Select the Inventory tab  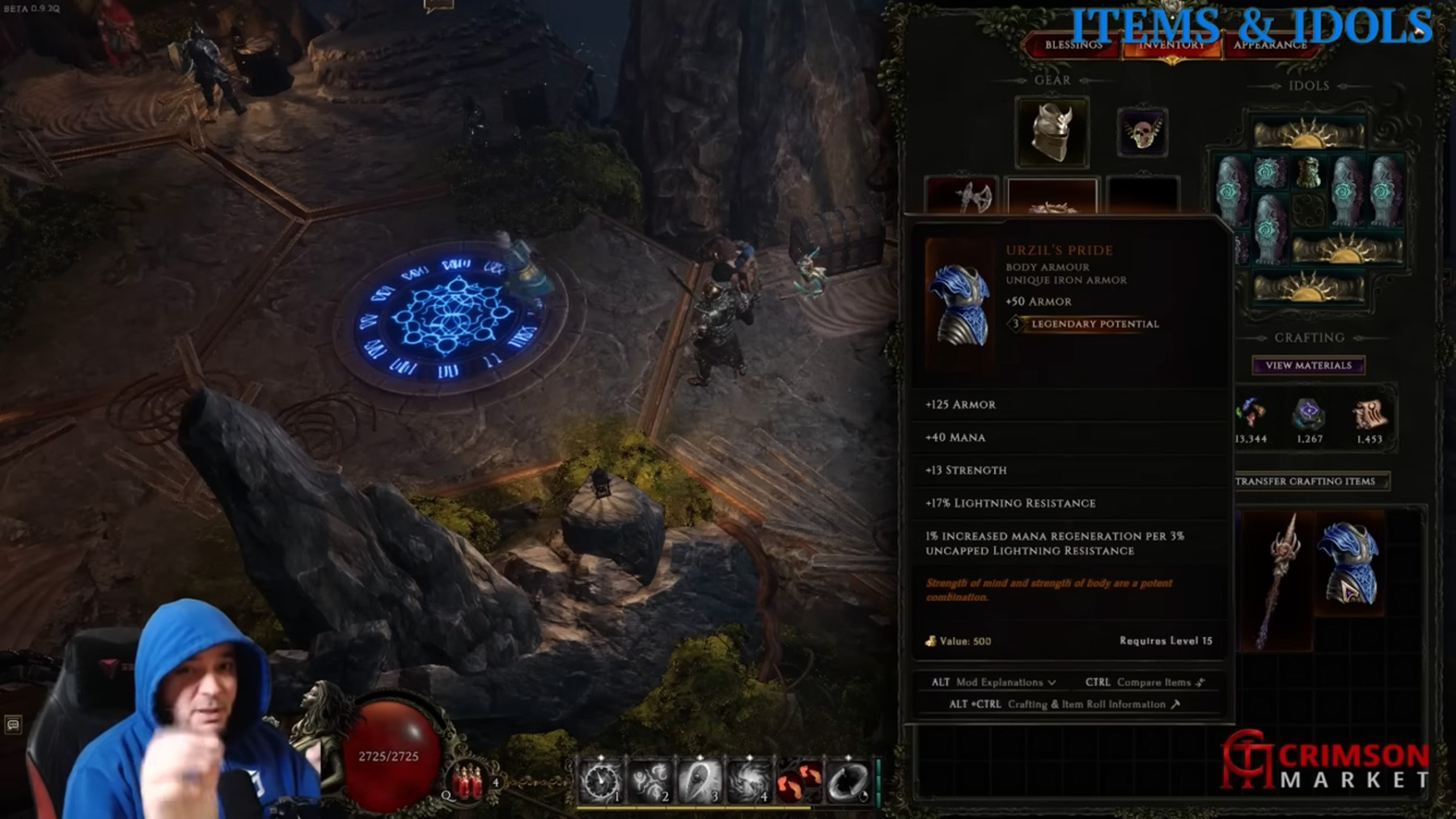[1171, 45]
